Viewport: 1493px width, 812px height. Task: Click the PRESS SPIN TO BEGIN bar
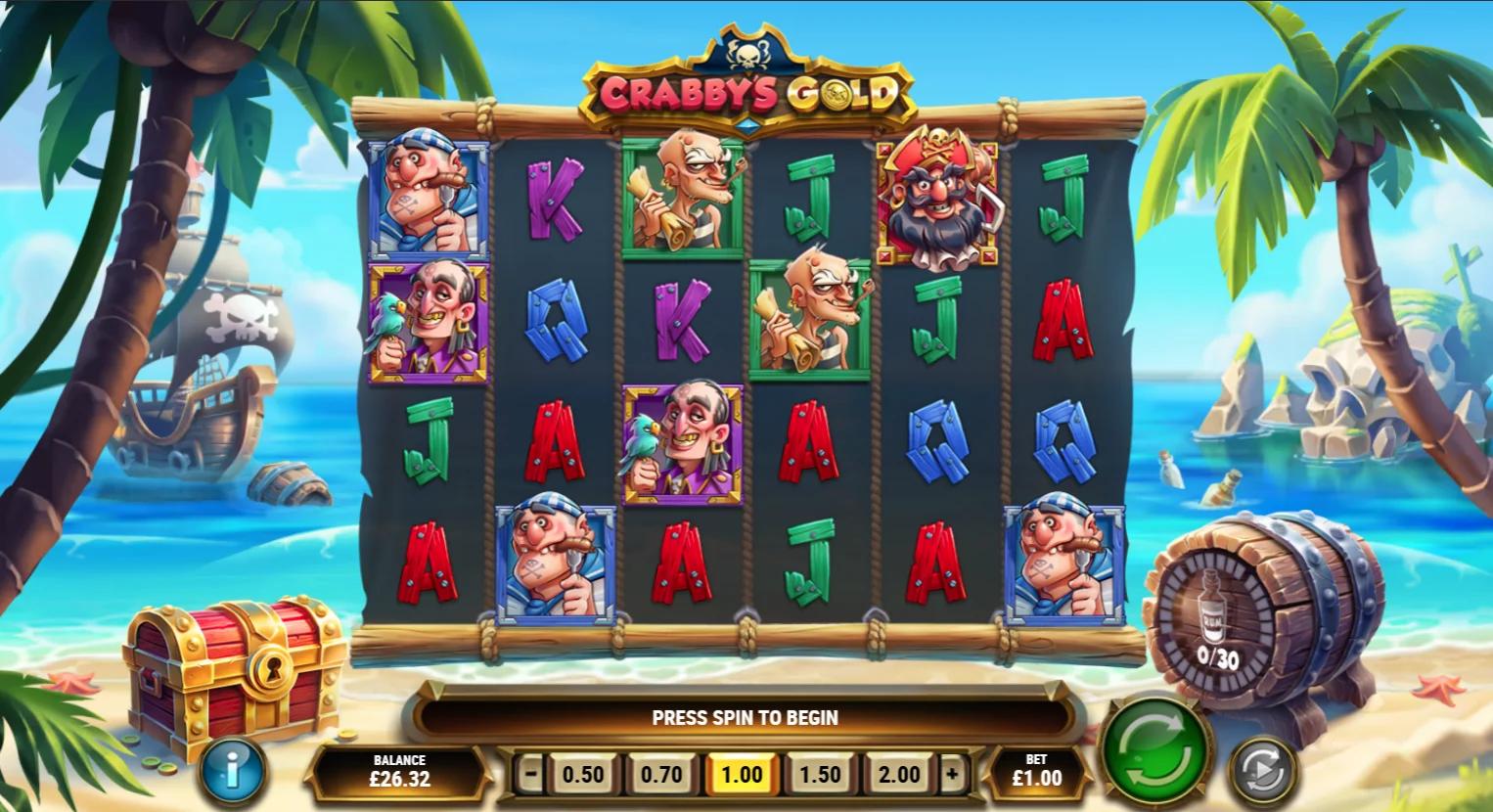[x=746, y=717]
